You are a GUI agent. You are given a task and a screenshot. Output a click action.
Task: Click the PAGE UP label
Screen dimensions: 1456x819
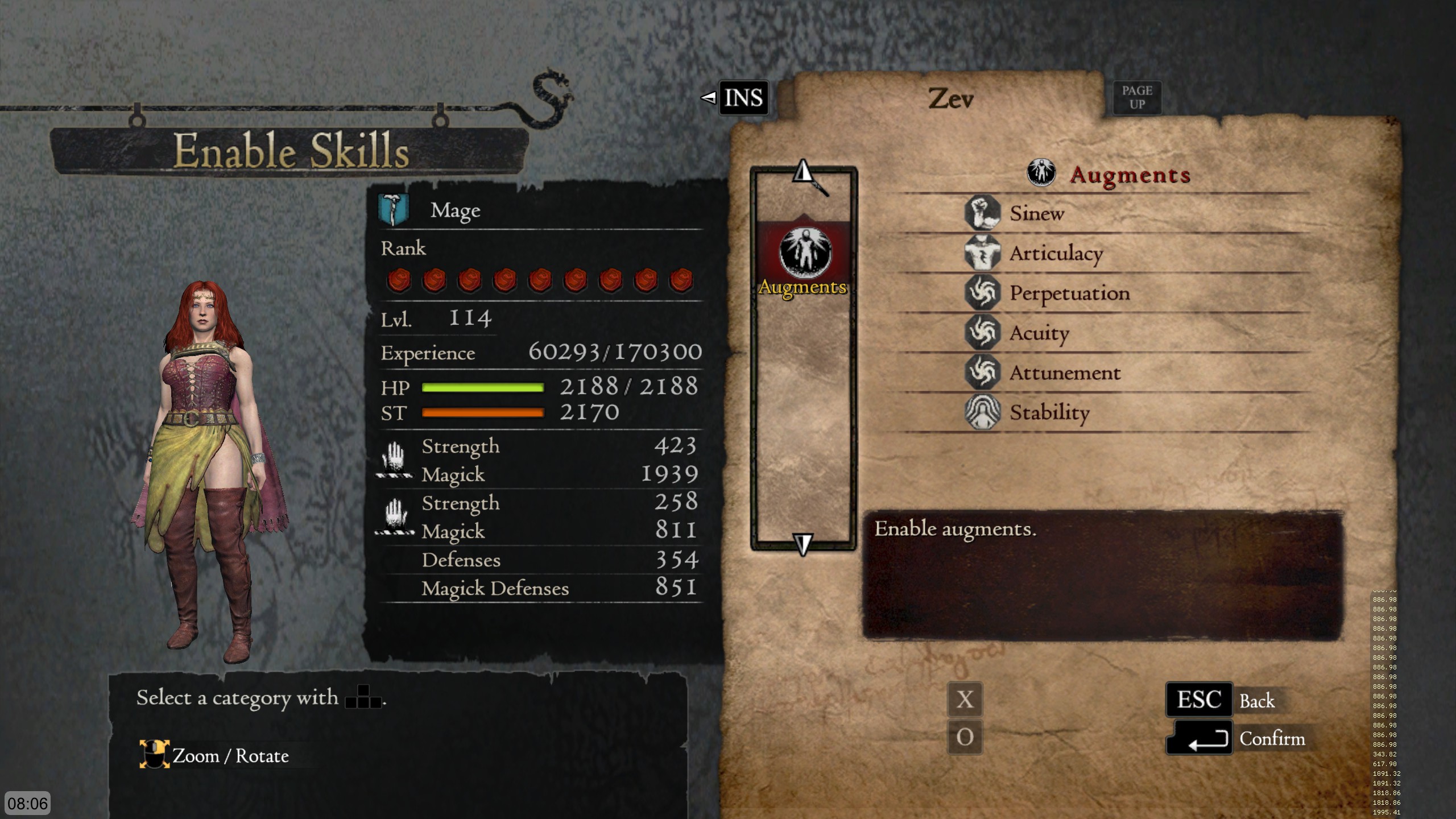pos(1136,96)
